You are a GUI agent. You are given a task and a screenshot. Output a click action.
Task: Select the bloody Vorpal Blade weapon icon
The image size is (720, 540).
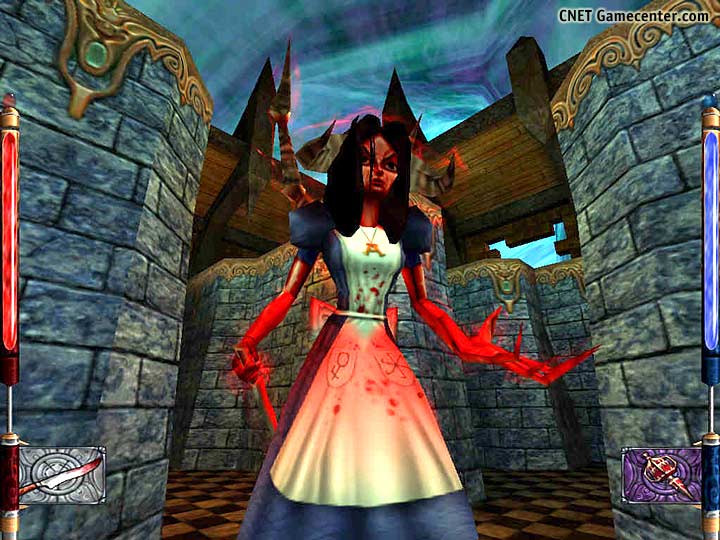click(x=61, y=474)
